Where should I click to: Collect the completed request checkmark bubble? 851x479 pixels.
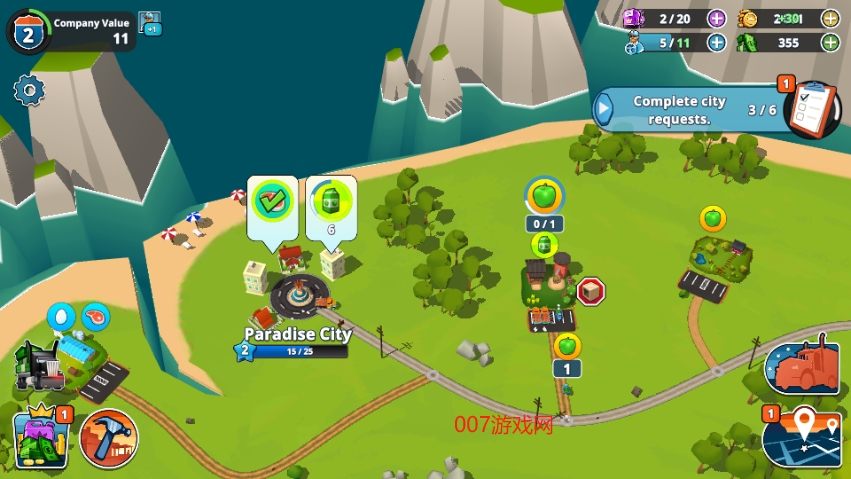pos(270,199)
